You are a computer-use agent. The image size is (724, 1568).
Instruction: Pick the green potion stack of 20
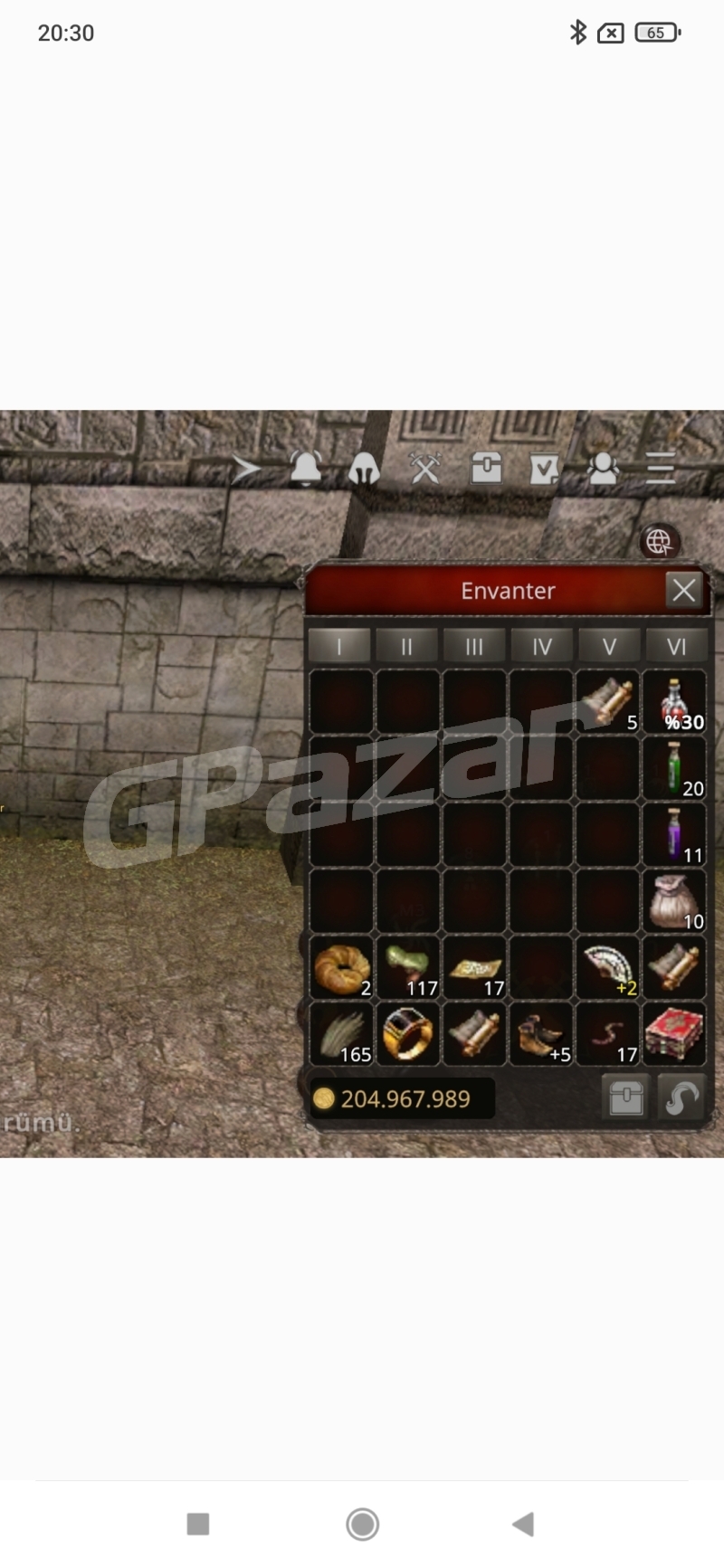click(675, 768)
